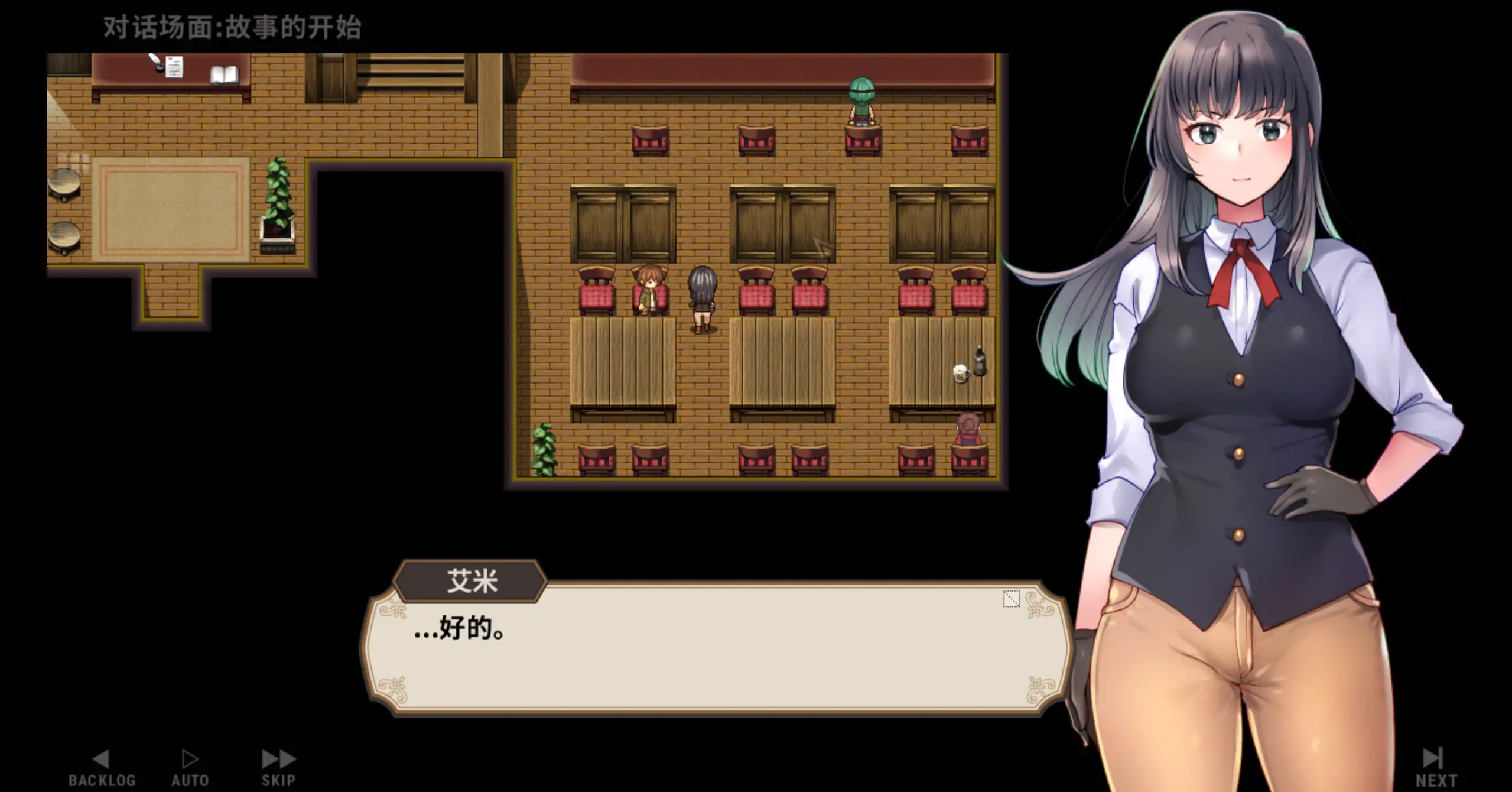1512x792 pixels.
Task: Toggle AUTO mode on
Action: coord(189,765)
